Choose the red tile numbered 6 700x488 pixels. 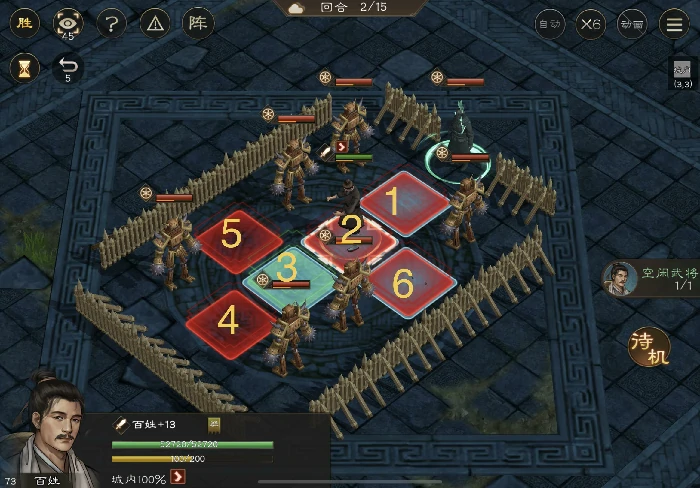pyautogui.click(x=403, y=284)
